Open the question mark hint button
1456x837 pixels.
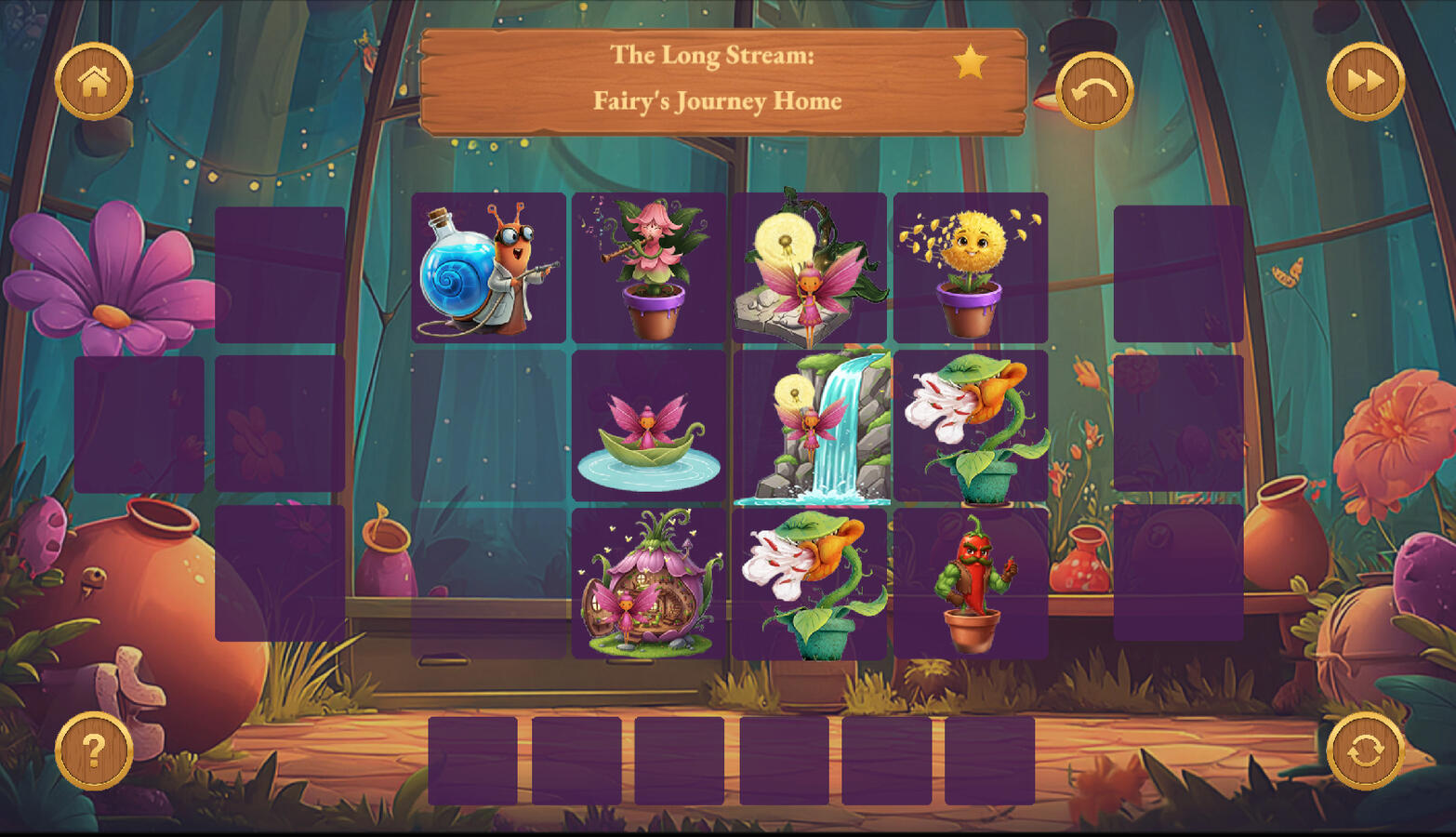click(x=94, y=750)
